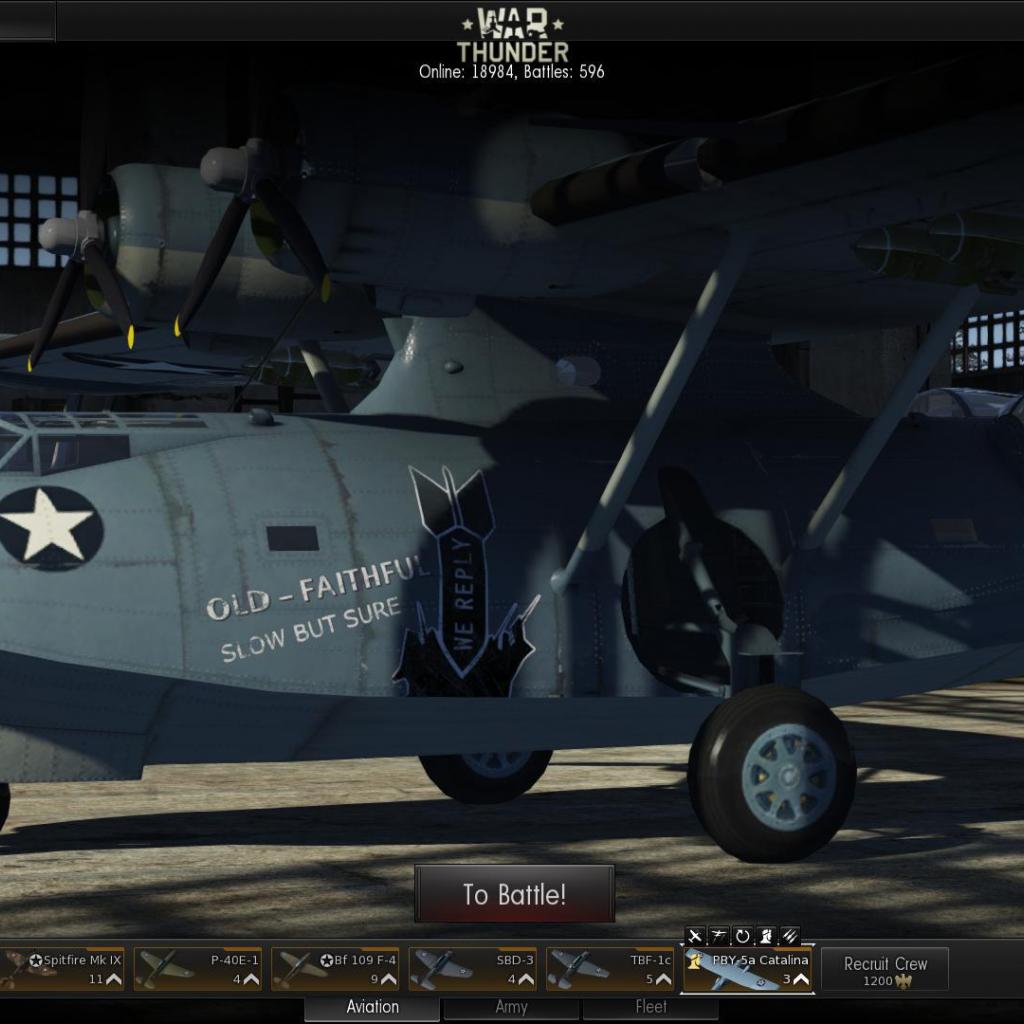Recruit a new crew for 1200
This screenshot has height=1024, width=1024.
click(885, 970)
